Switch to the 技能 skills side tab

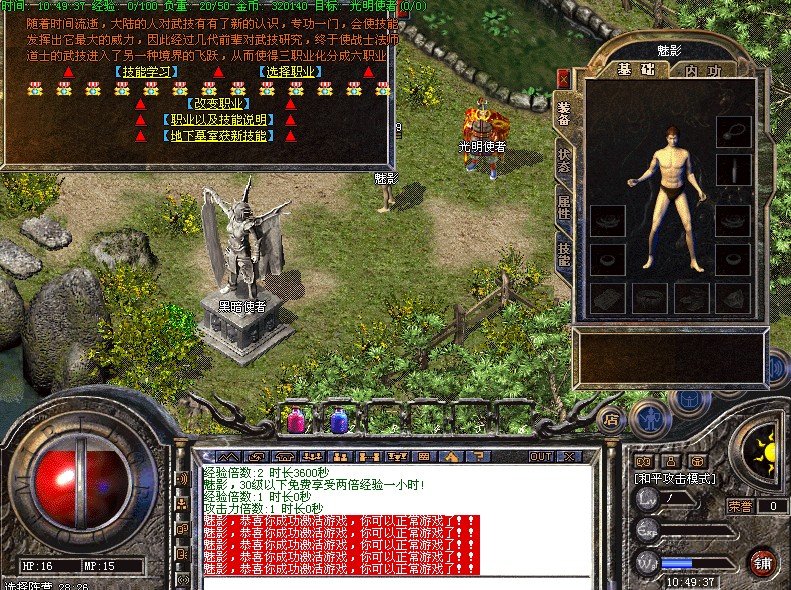click(x=564, y=254)
